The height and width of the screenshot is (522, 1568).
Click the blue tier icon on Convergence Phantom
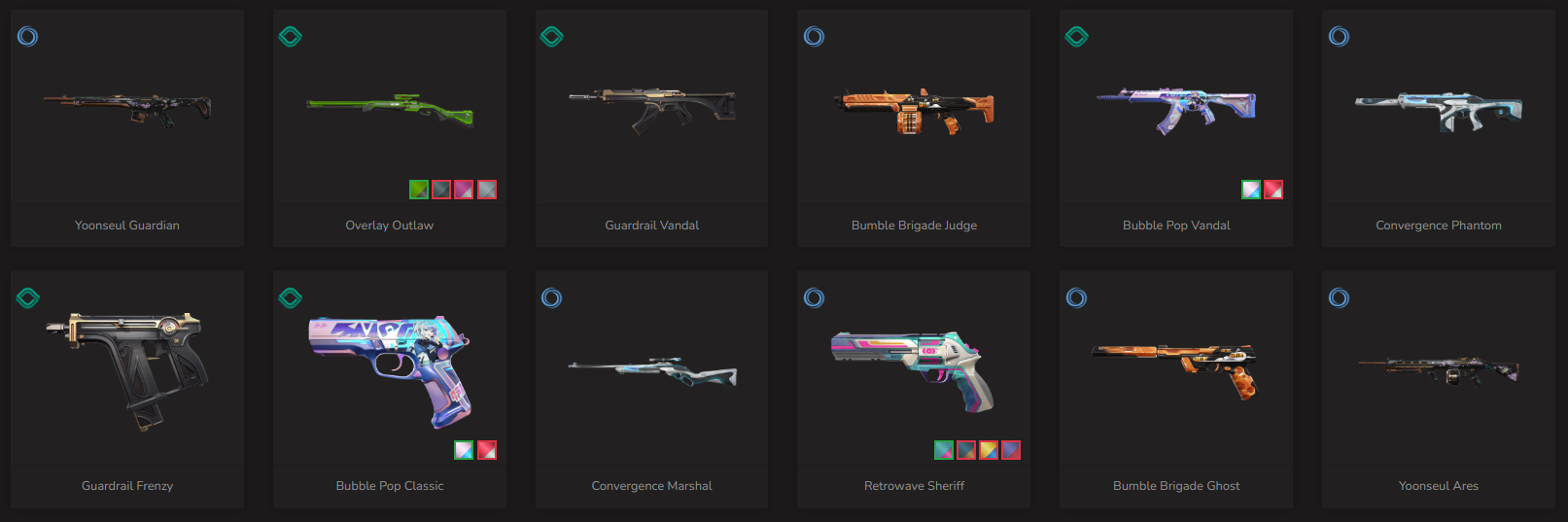point(1339,37)
